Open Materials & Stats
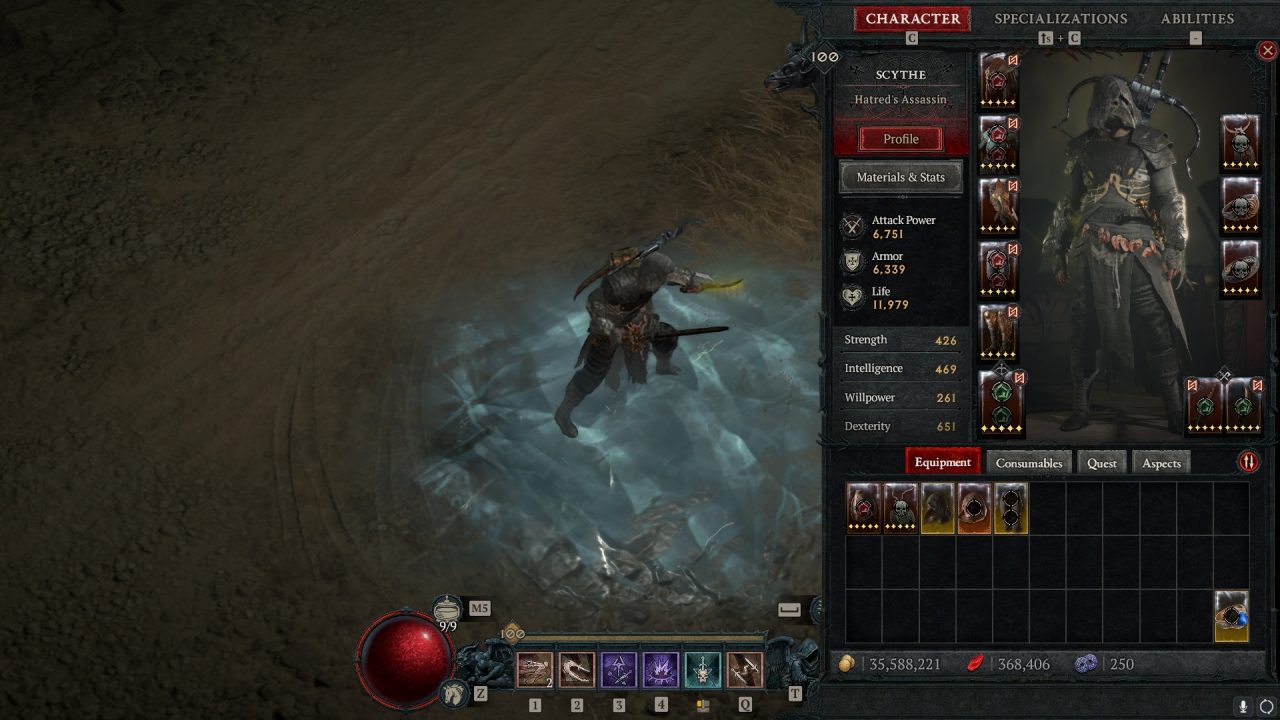This screenshot has height=720, width=1280. coord(899,177)
